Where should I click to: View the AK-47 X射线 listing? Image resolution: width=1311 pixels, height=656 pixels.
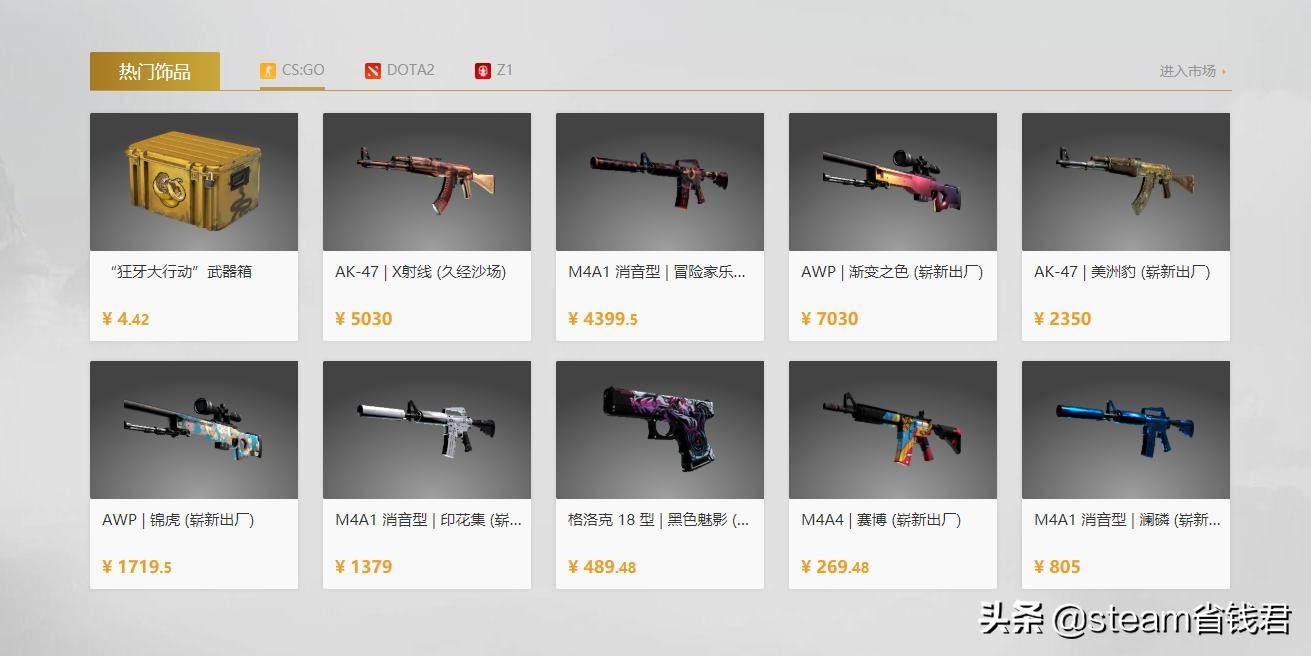[427, 226]
